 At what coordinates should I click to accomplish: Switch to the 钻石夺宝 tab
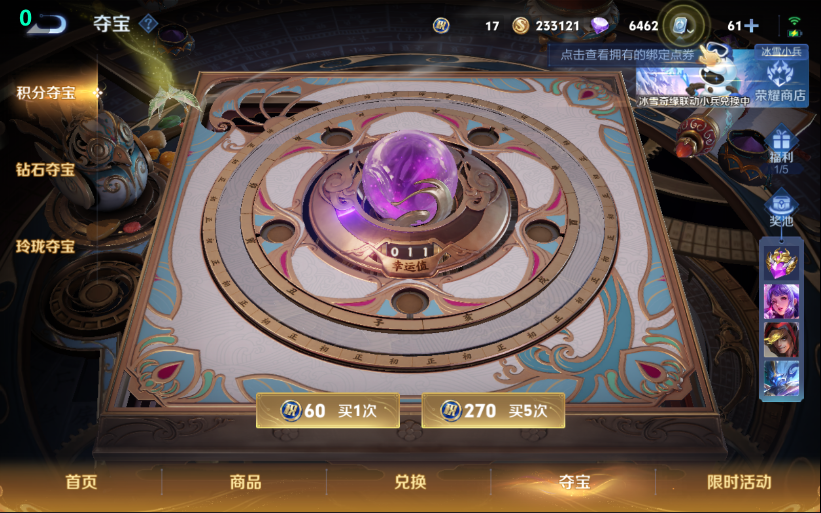[46, 169]
